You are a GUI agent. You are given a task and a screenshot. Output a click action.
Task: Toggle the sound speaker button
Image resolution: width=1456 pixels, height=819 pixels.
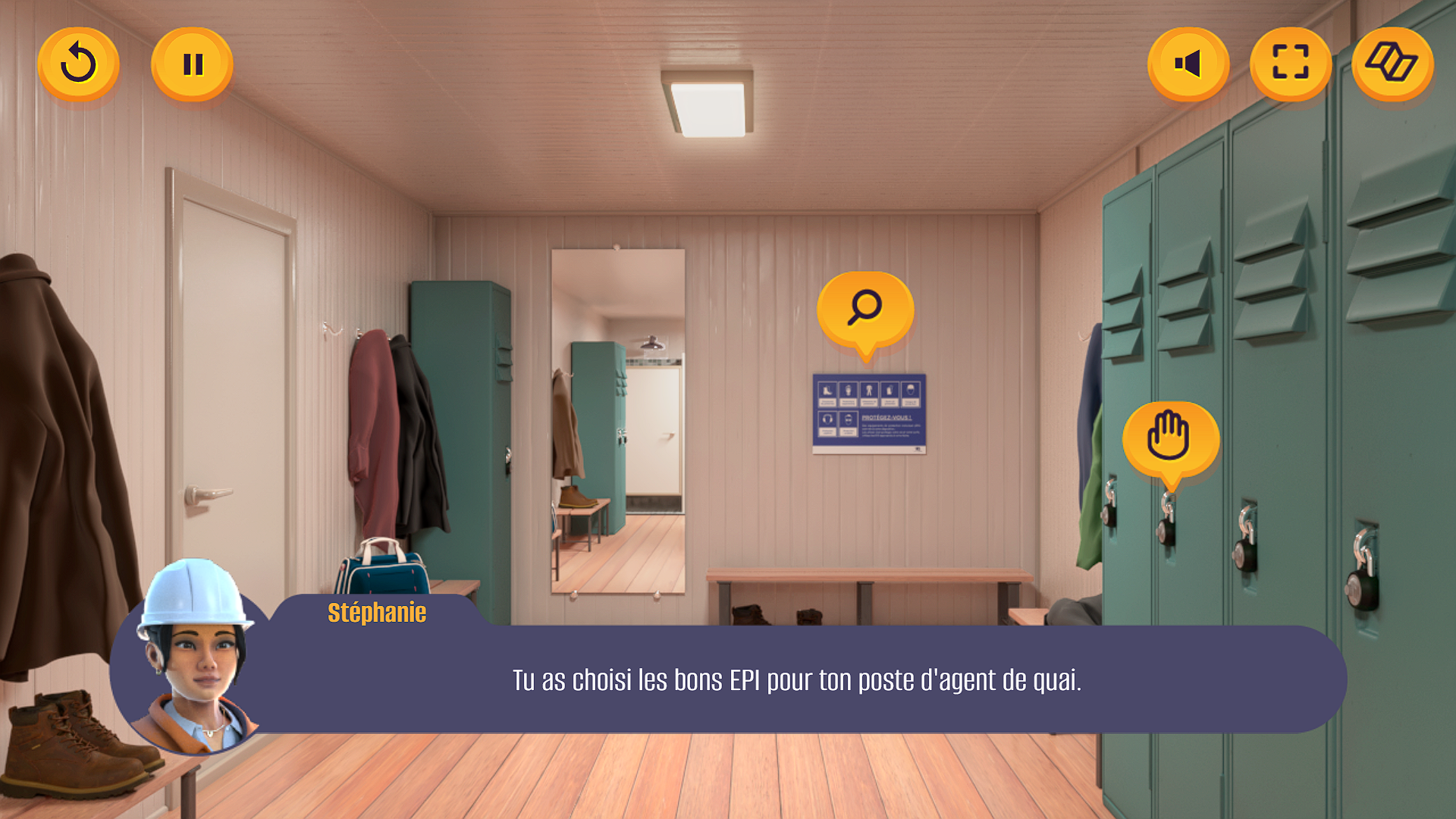click(x=1188, y=64)
